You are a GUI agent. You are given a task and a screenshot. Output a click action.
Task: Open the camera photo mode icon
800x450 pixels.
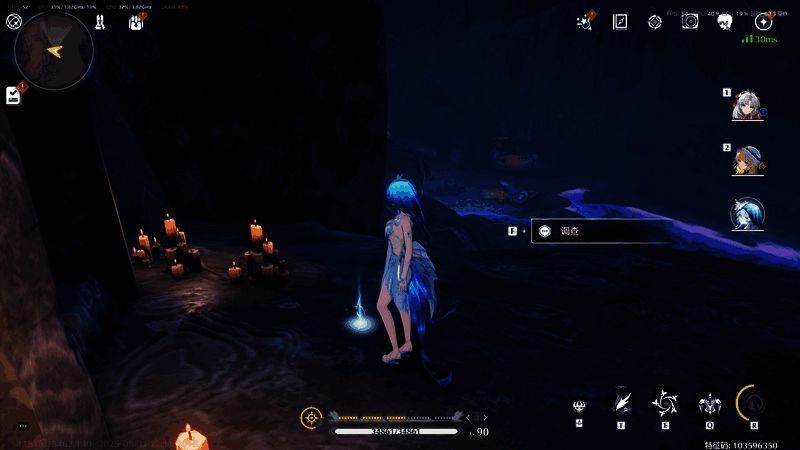coord(690,22)
